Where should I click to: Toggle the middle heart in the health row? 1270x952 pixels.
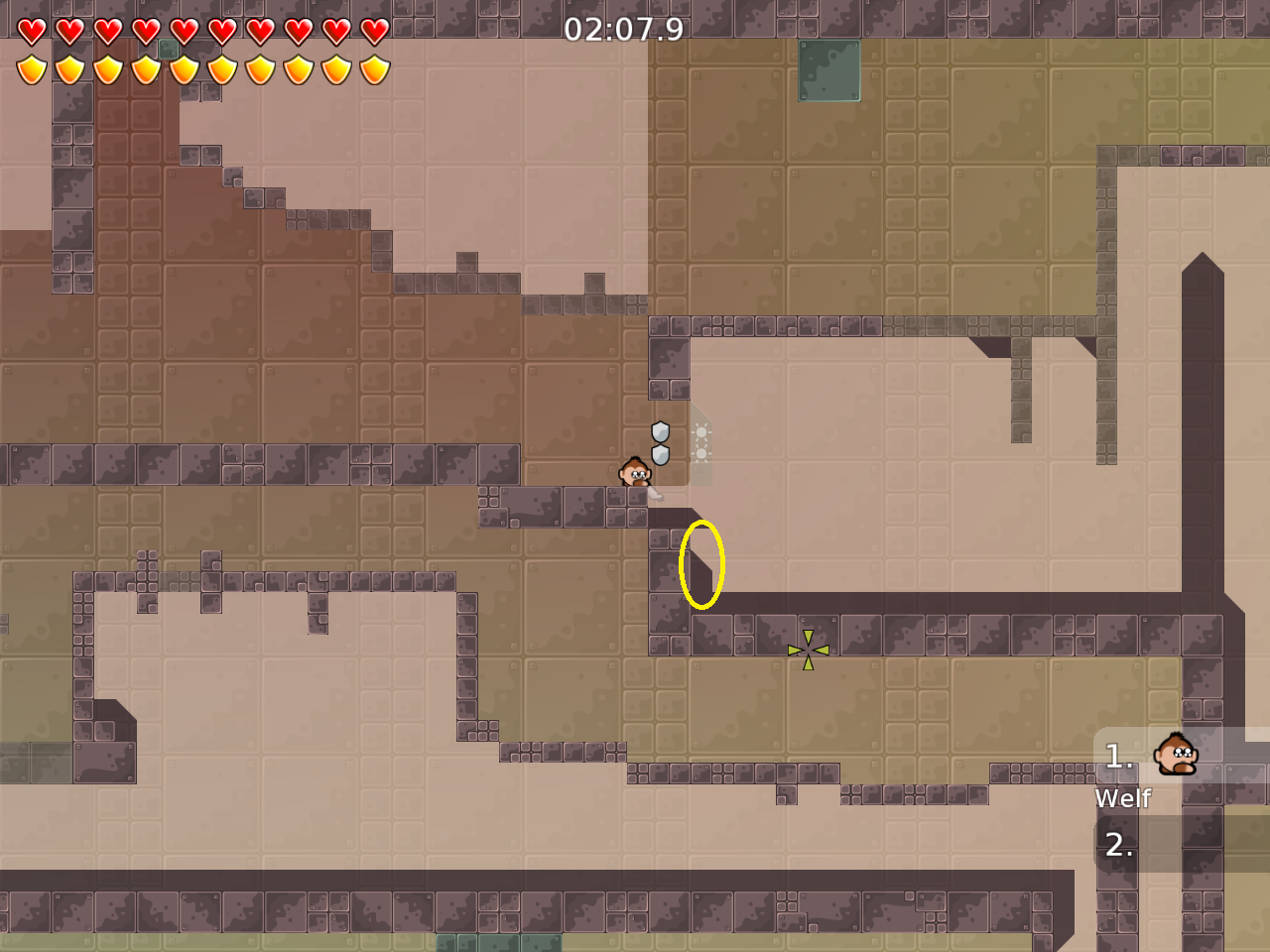click(x=184, y=31)
